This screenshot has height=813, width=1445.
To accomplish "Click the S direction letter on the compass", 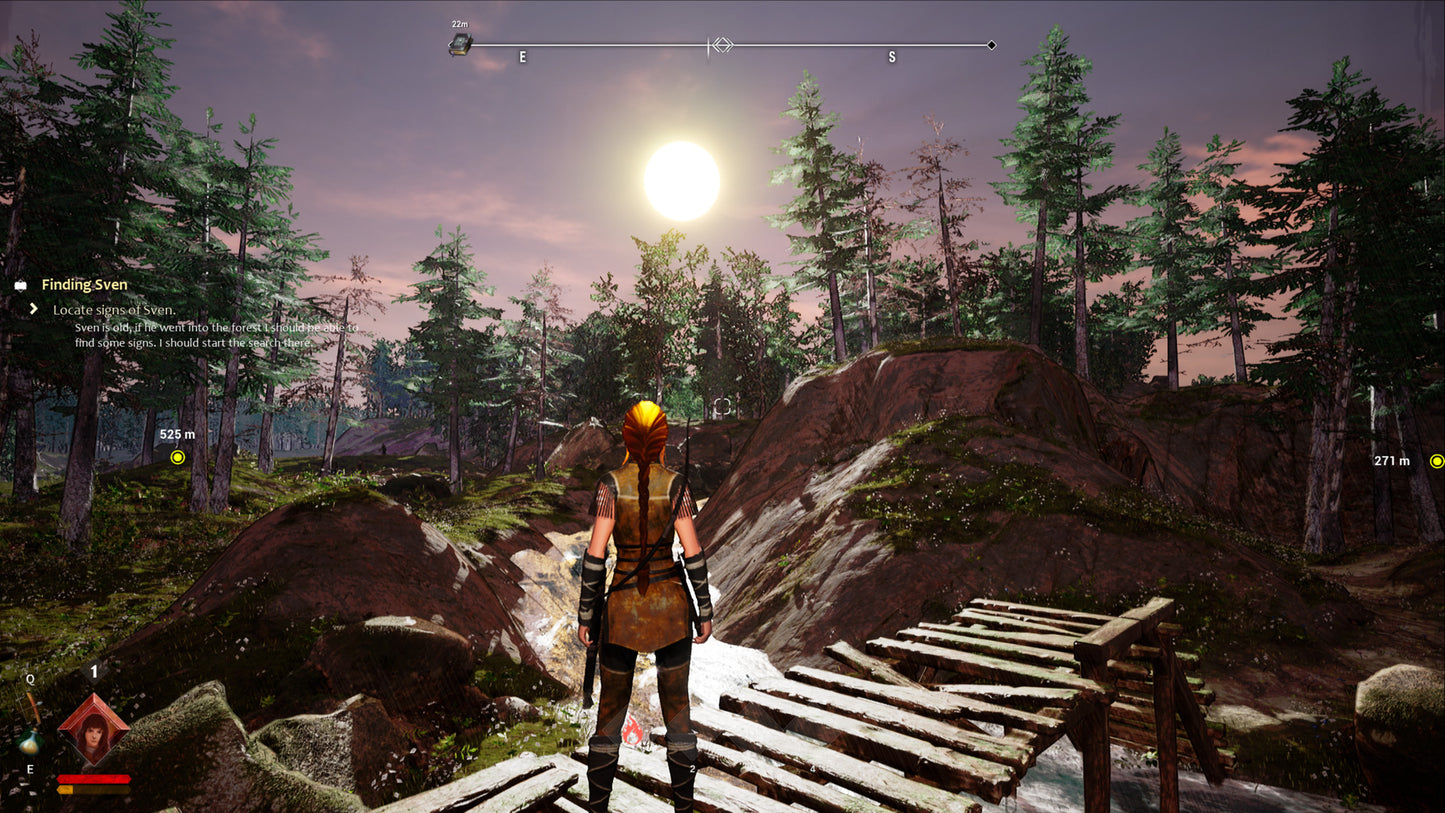I will click(x=890, y=57).
